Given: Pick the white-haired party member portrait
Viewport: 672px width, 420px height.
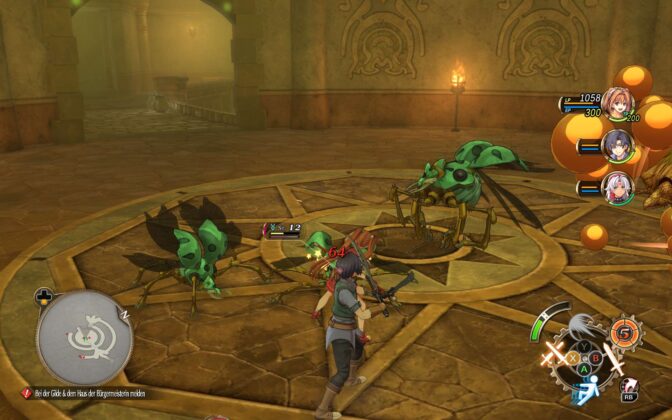Looking at the screenshot, I should tap(616, 186).
